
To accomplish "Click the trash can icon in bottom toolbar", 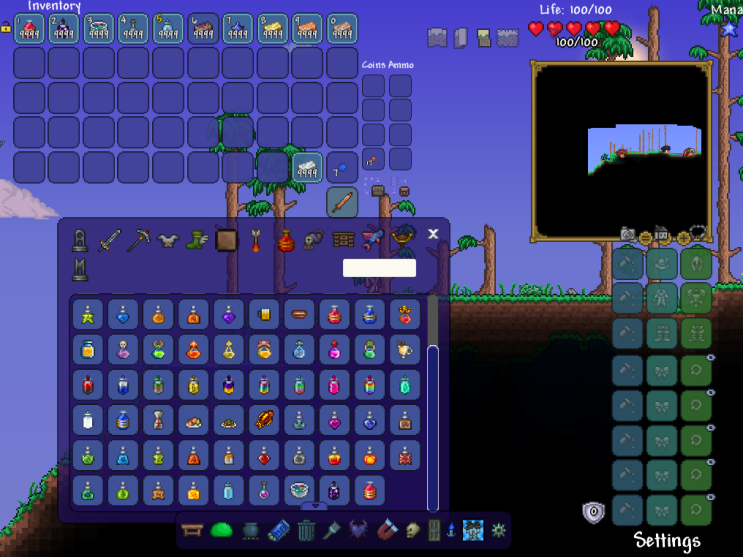I will 306,529.
